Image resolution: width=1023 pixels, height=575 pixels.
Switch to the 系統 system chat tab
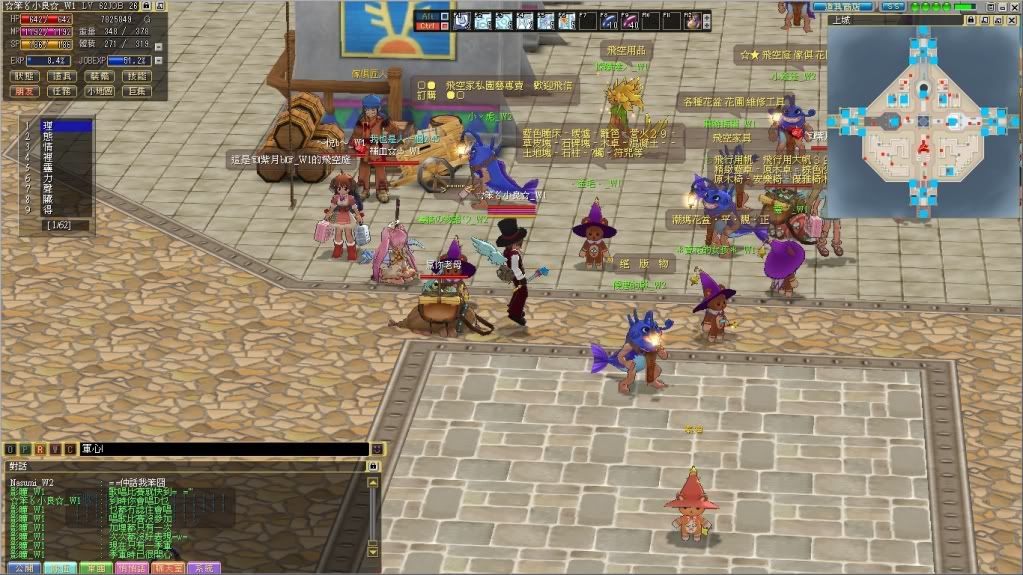pyautogui.click(x=204, y=567)
